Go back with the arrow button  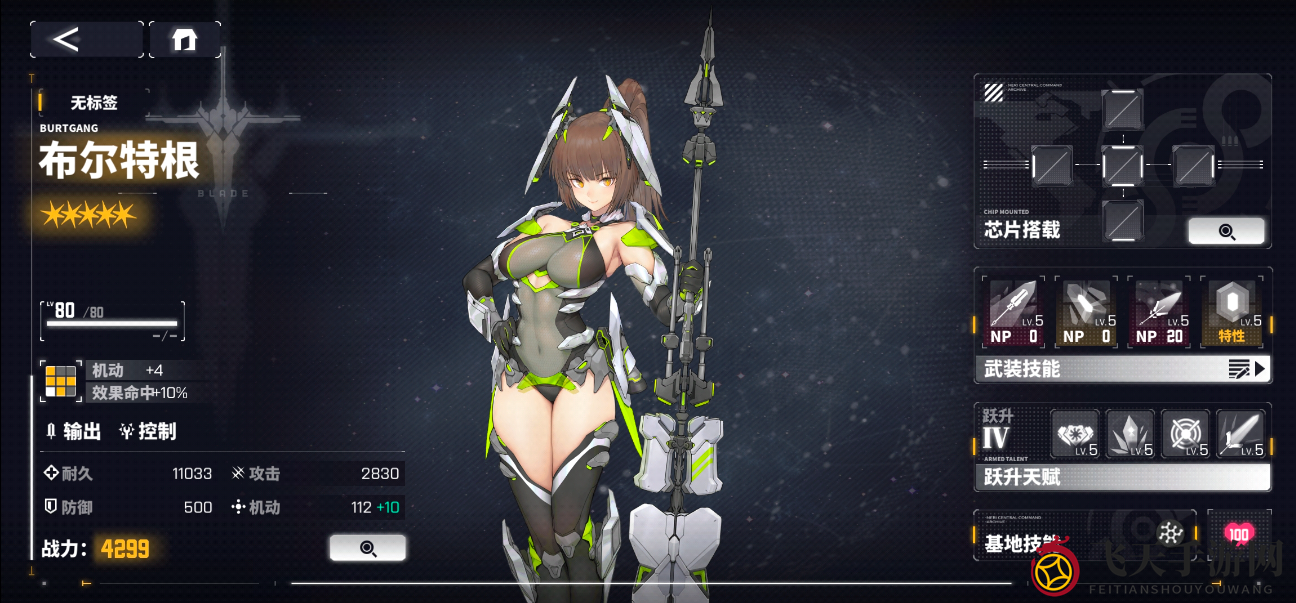(86, 39)
